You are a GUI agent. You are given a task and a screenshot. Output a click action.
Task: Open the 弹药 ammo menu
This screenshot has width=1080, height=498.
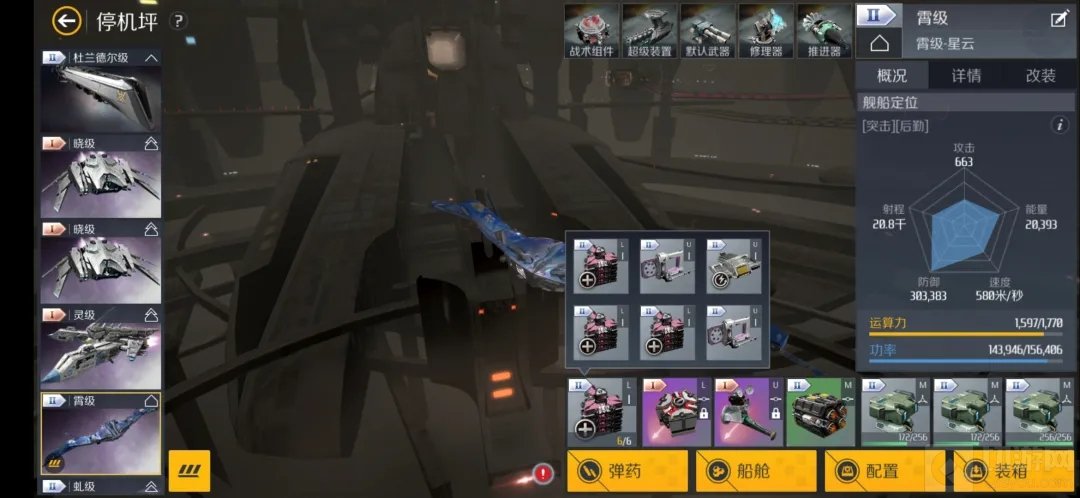pos(627,471)
